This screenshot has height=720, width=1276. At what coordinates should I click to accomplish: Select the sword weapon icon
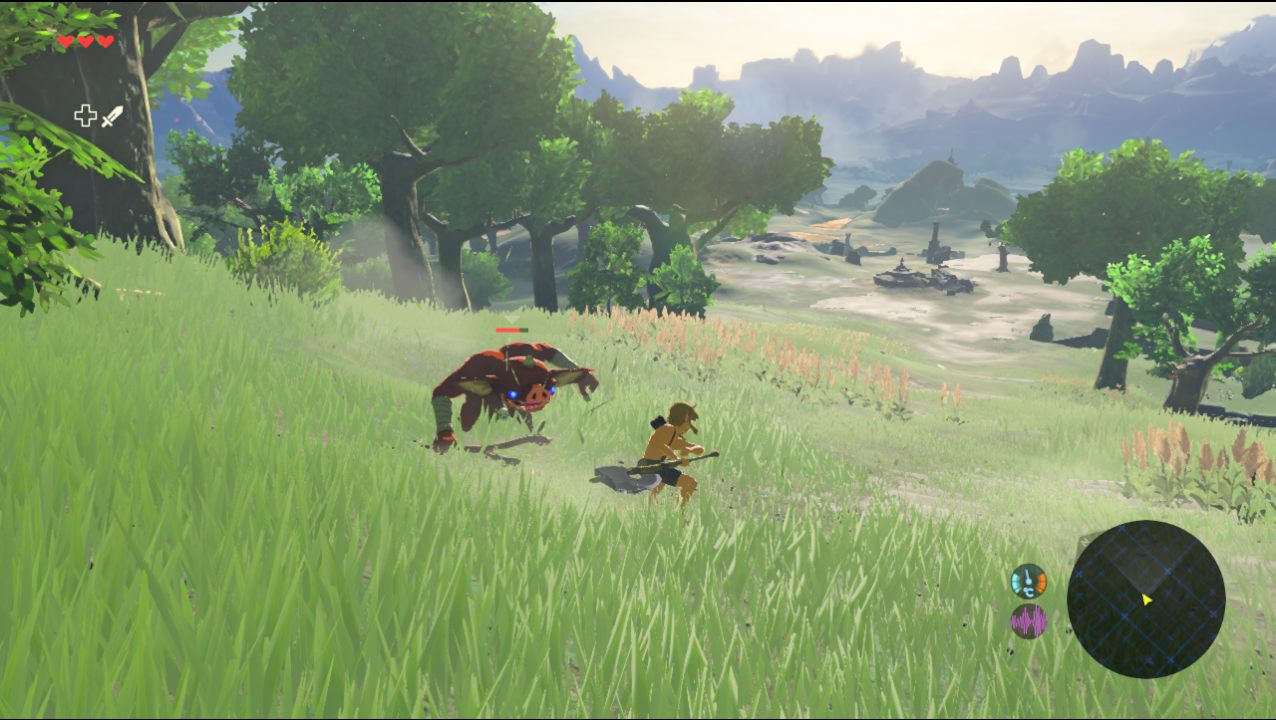point(112,116)
